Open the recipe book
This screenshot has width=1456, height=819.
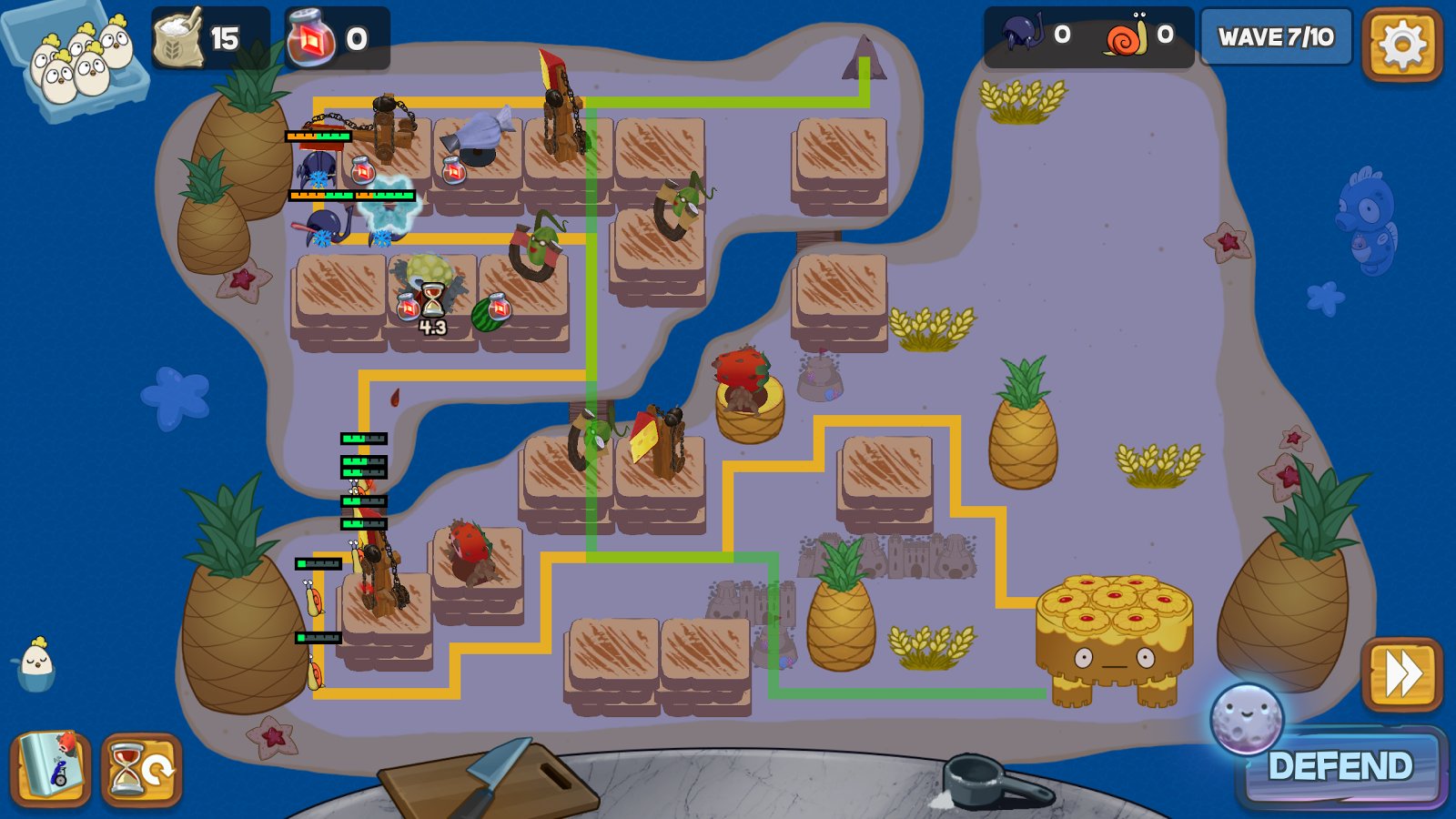coord(51,769)
